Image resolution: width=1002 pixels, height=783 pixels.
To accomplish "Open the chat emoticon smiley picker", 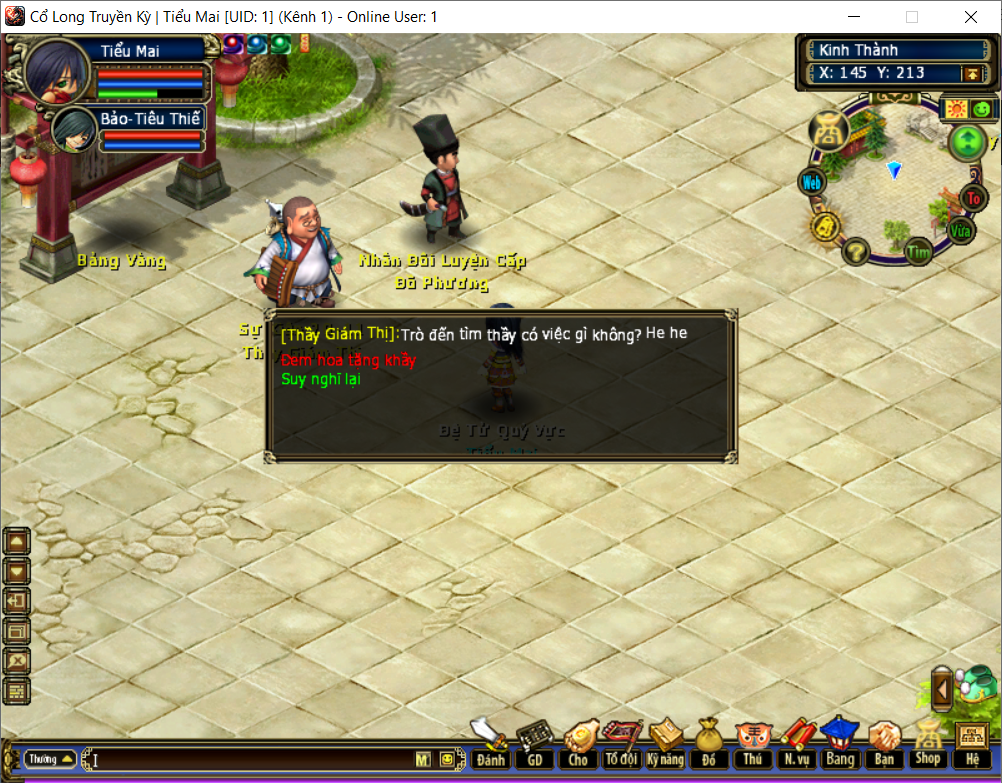I will pyautogui.click(x=446, y=760).
